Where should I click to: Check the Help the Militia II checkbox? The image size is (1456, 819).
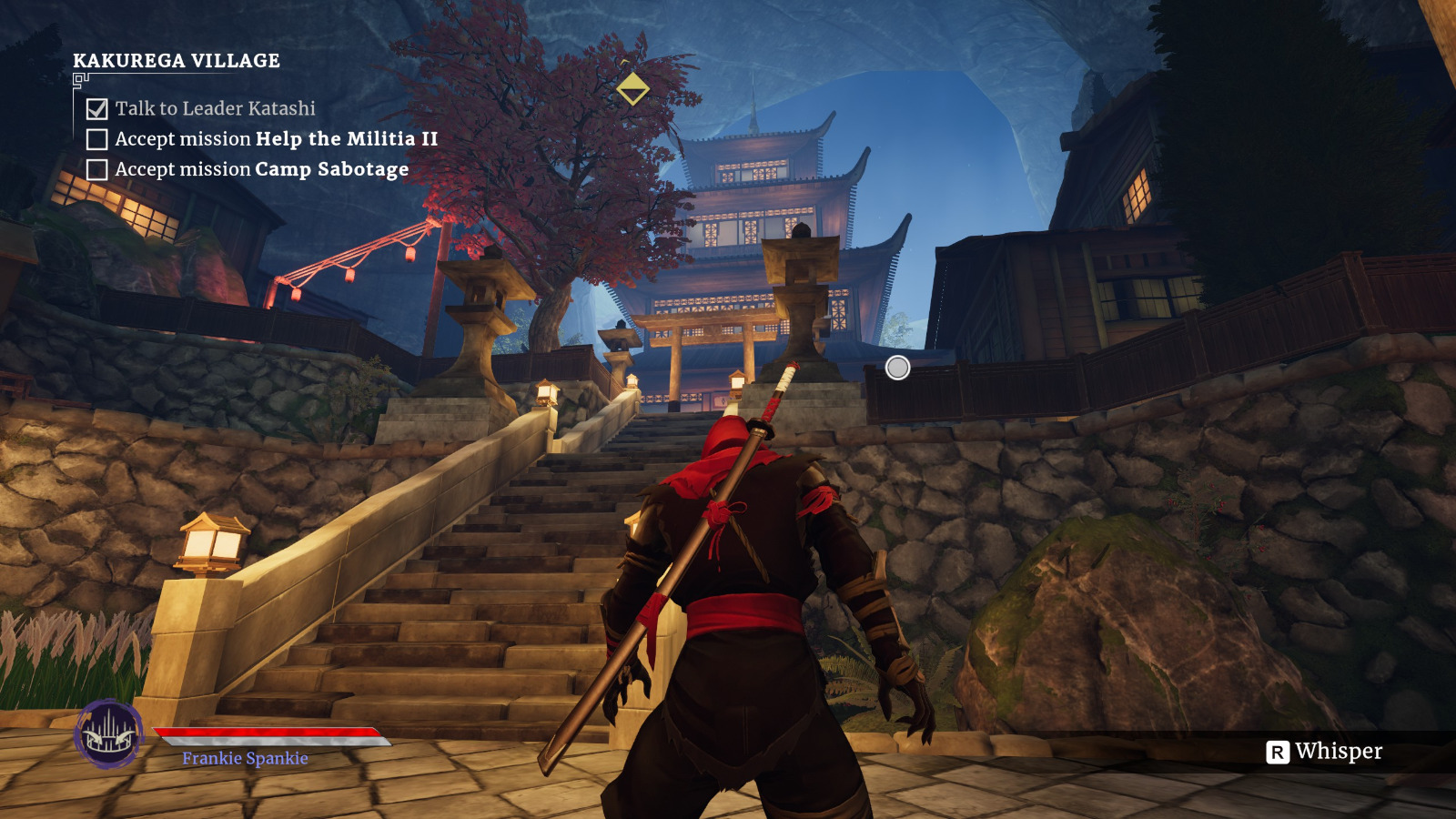[x=96, y=139]
